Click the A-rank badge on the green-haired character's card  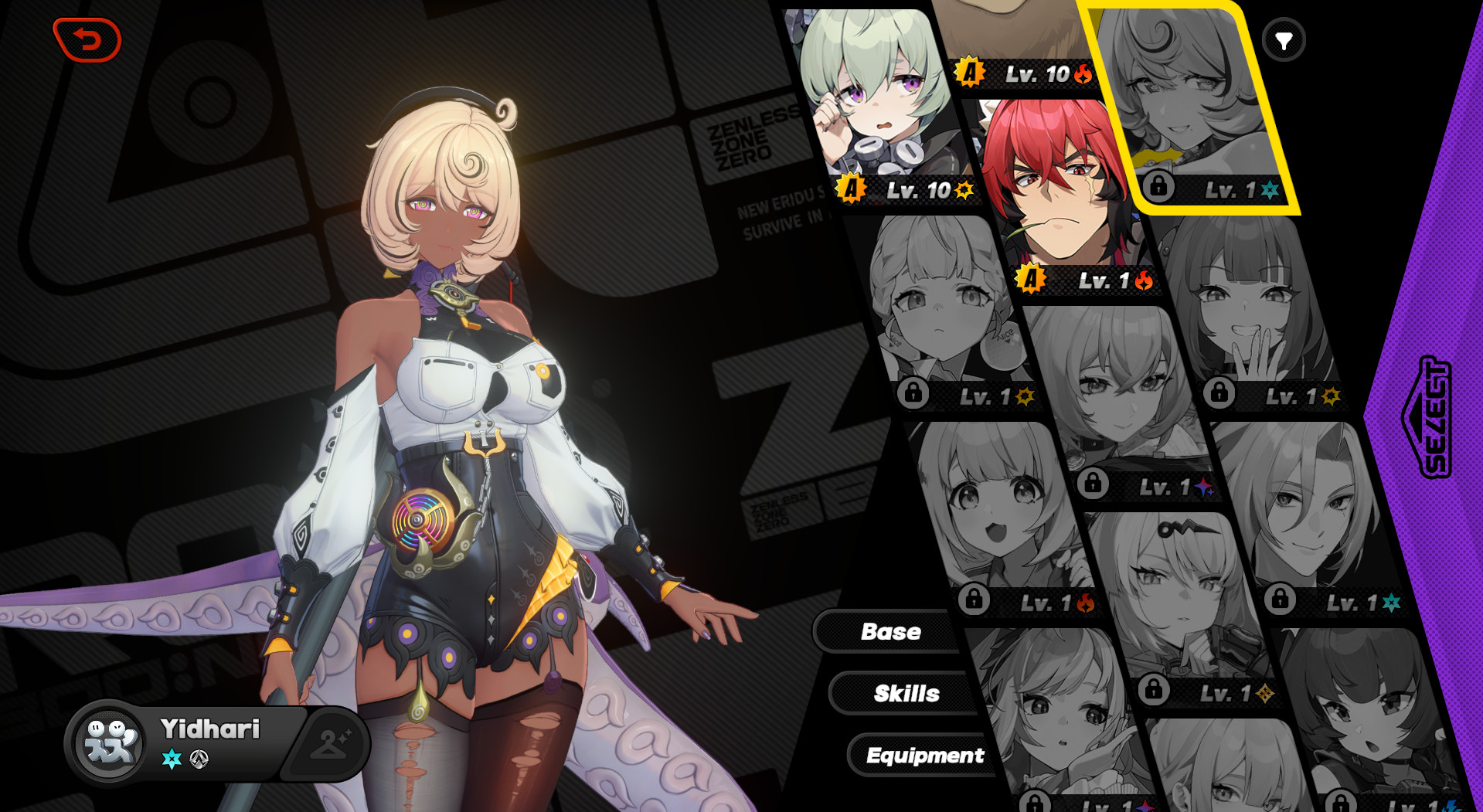click(x=850, y=186)
